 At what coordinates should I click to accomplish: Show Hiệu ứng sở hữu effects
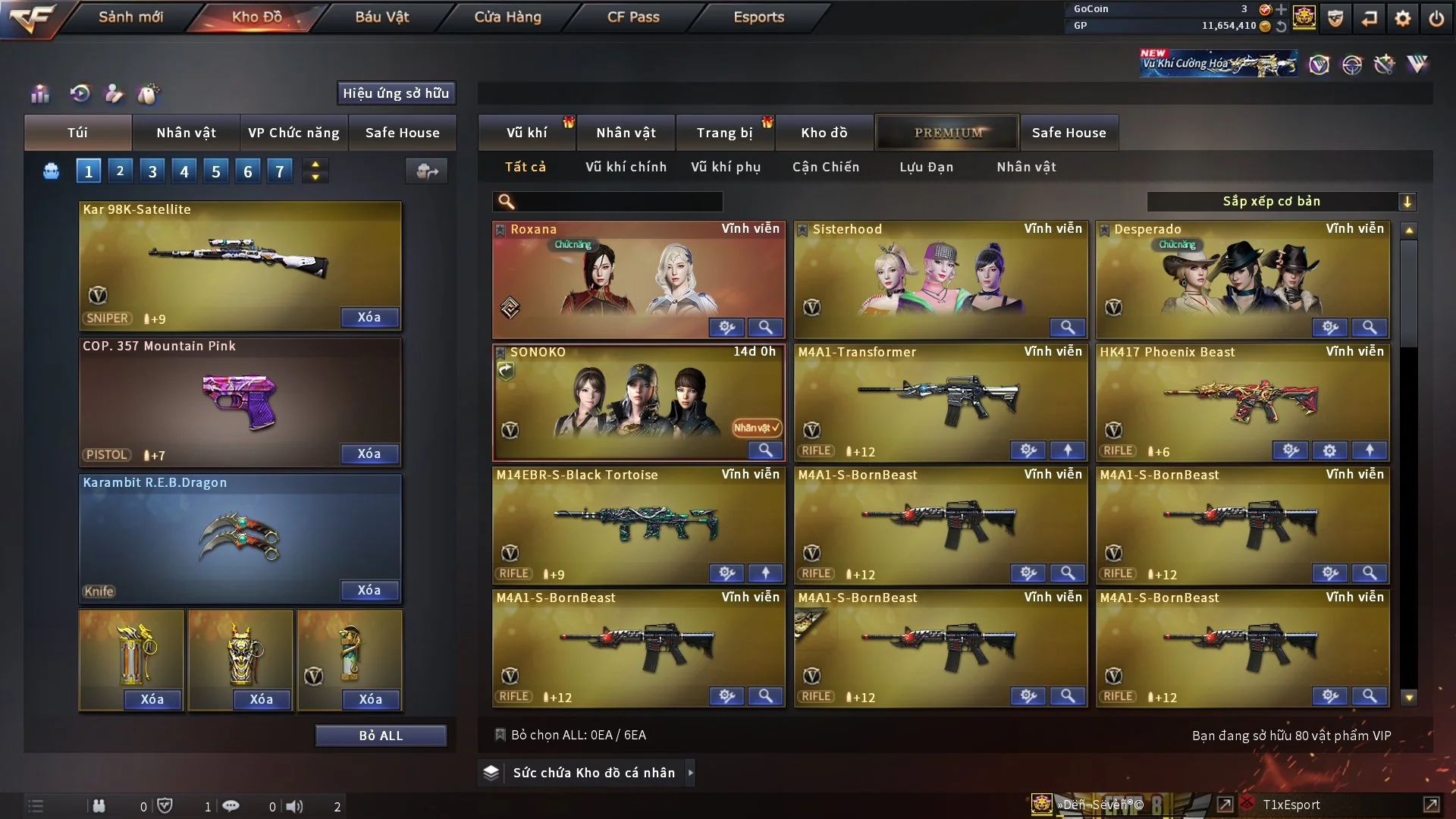(x=396, y=93)
